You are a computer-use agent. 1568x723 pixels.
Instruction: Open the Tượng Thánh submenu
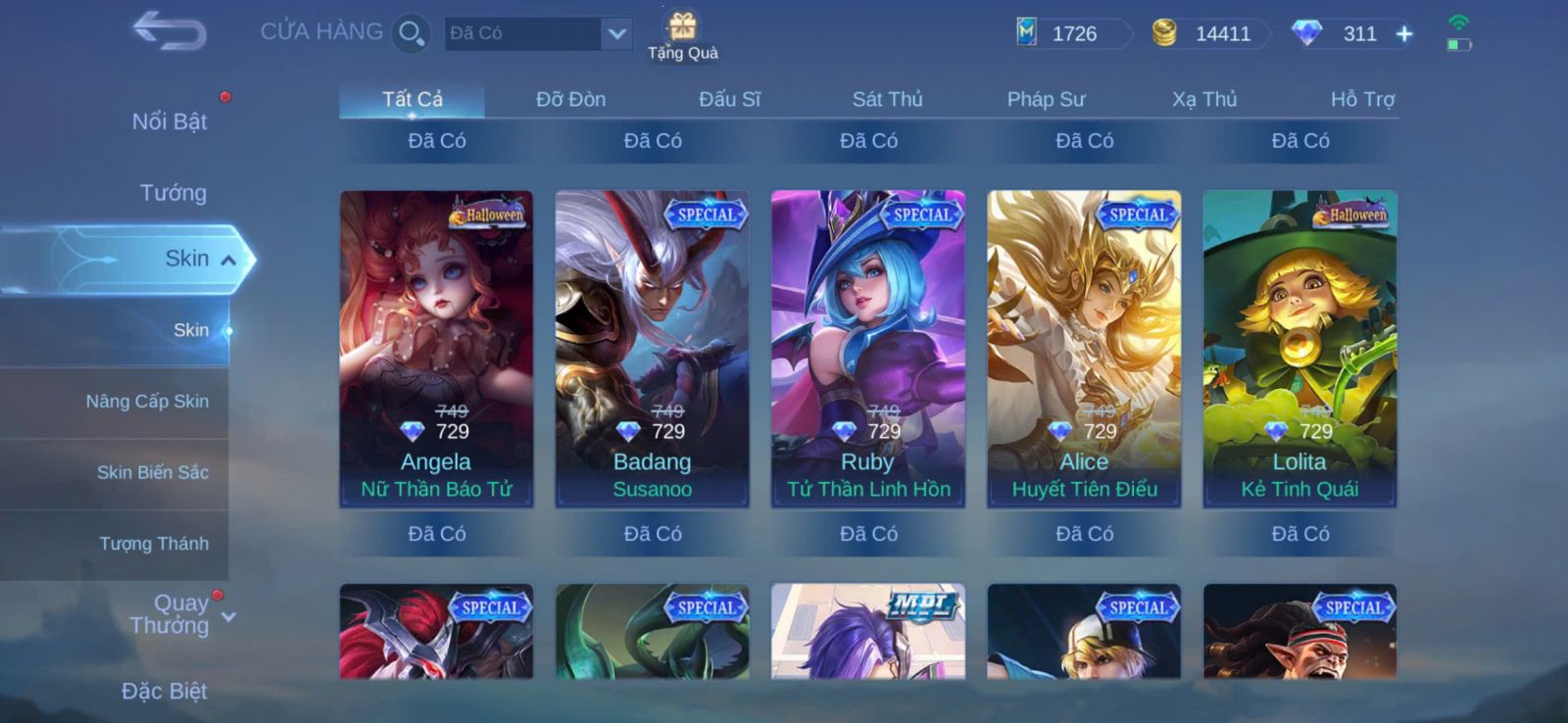click(154, 544)
